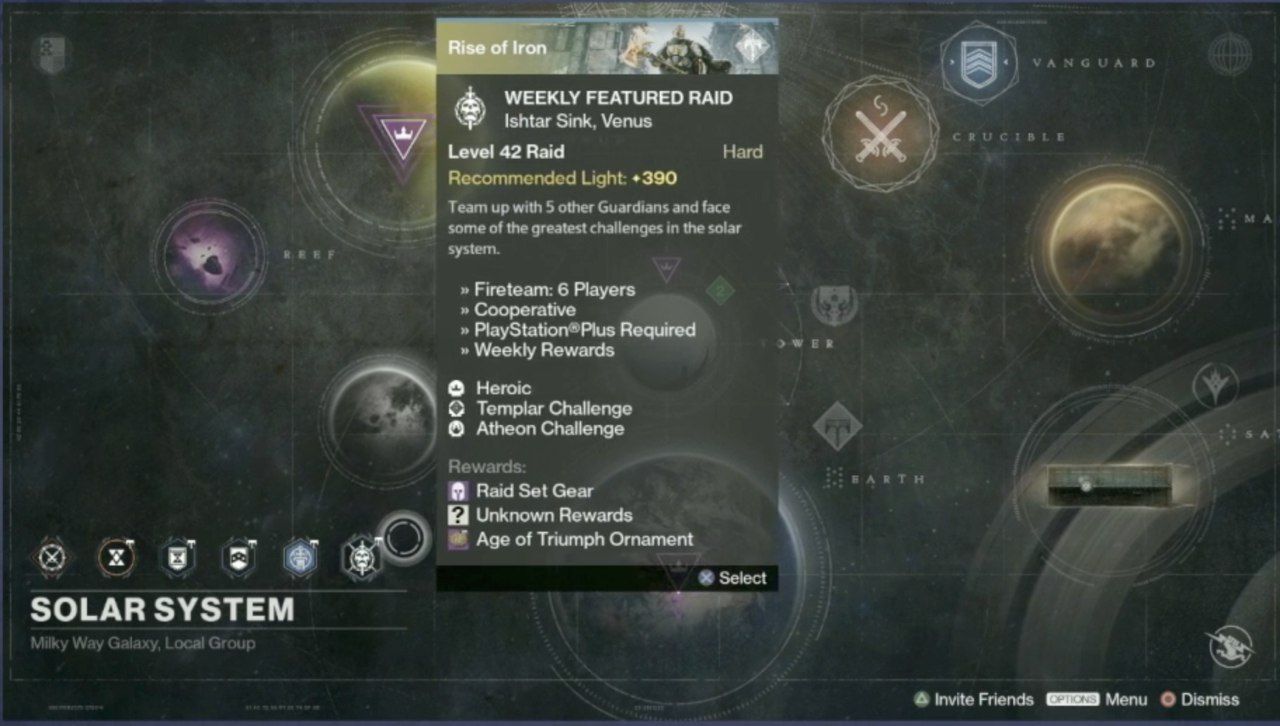Open the globe icon in the top corner
The height and width of the screenshot is (726, 1280).
tap(1229, 54)
